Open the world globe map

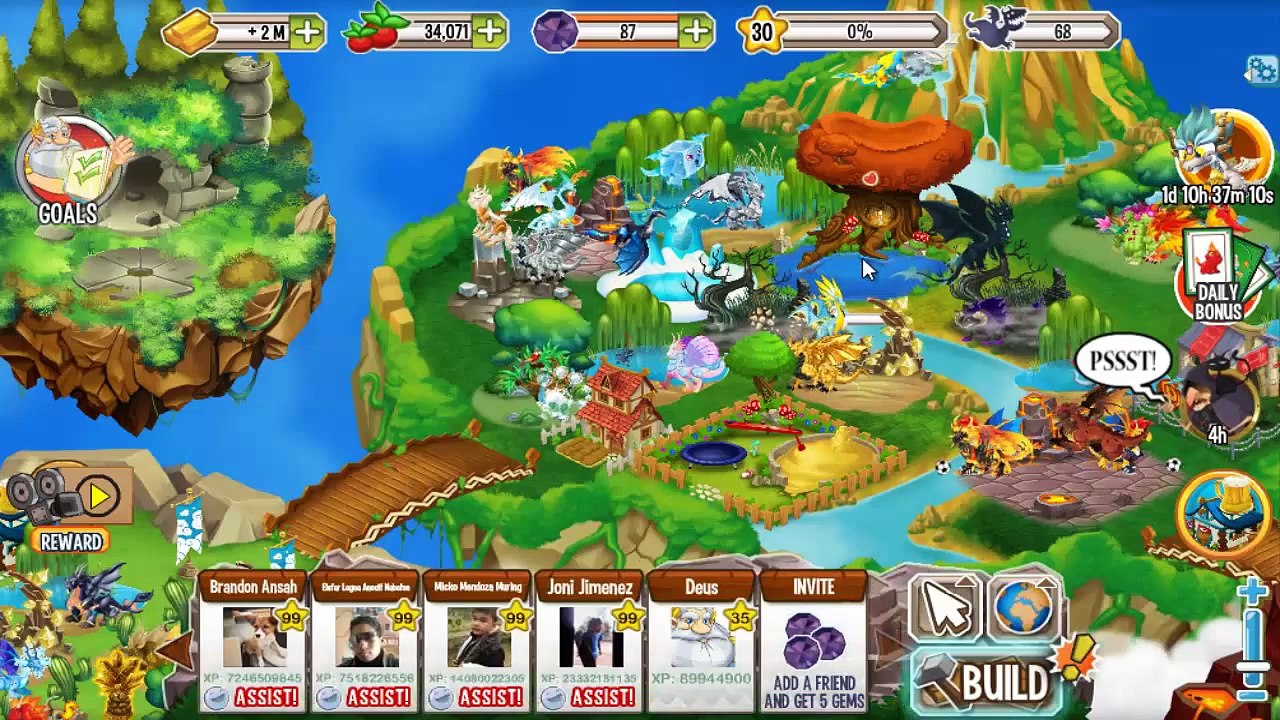click(x=1024, y=607)
